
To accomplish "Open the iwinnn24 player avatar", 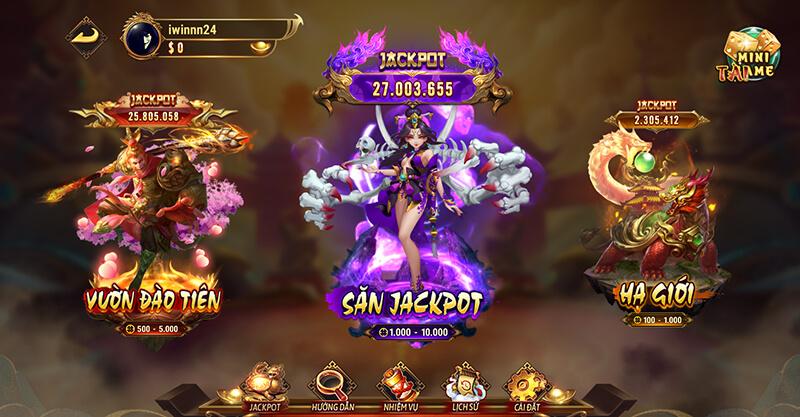I will [x=141, y=37].
